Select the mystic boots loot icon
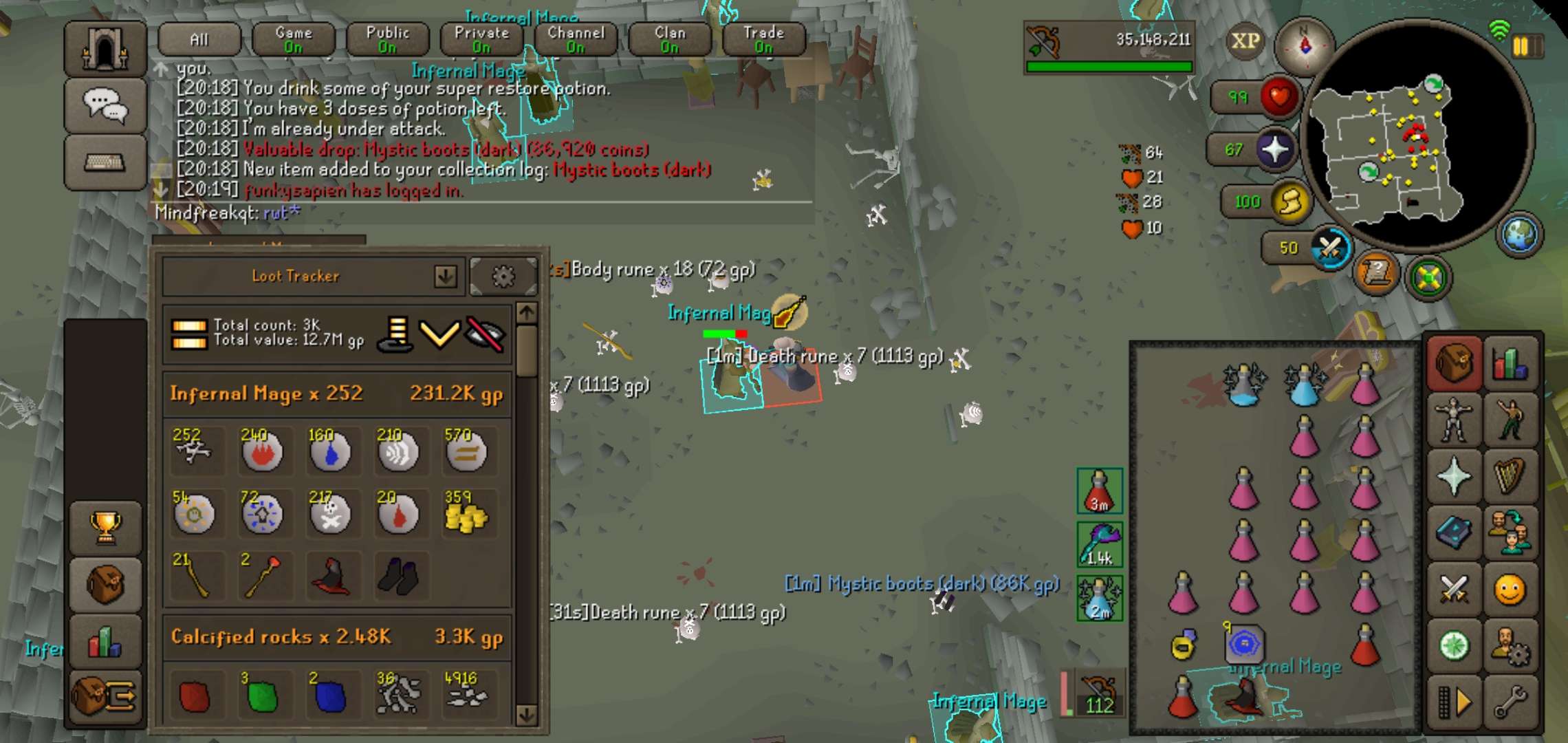Image resolution: width=1568 pixels, height=743 pixels. click(398, 577)
